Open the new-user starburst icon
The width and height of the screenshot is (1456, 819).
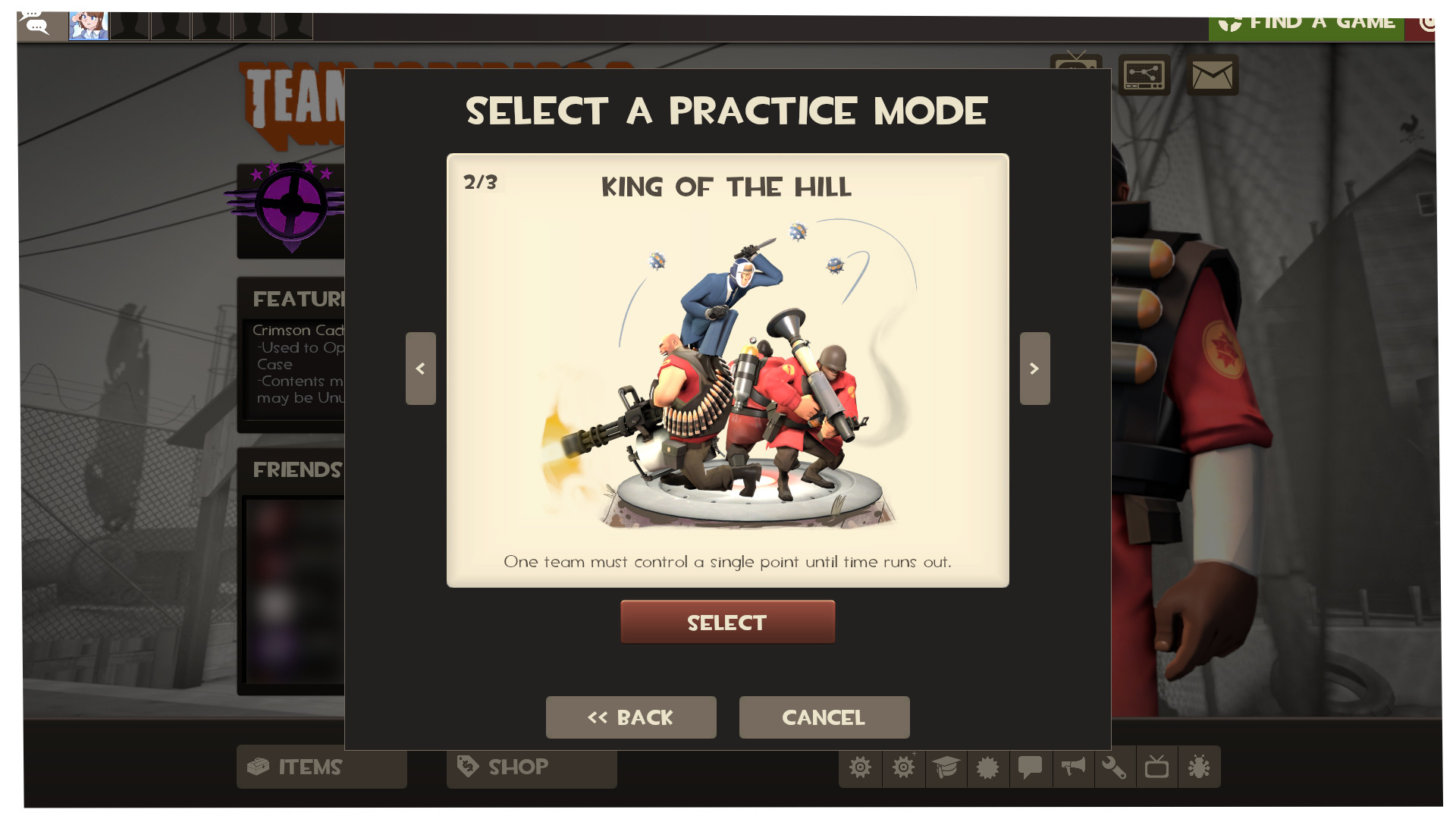point(988,767)
